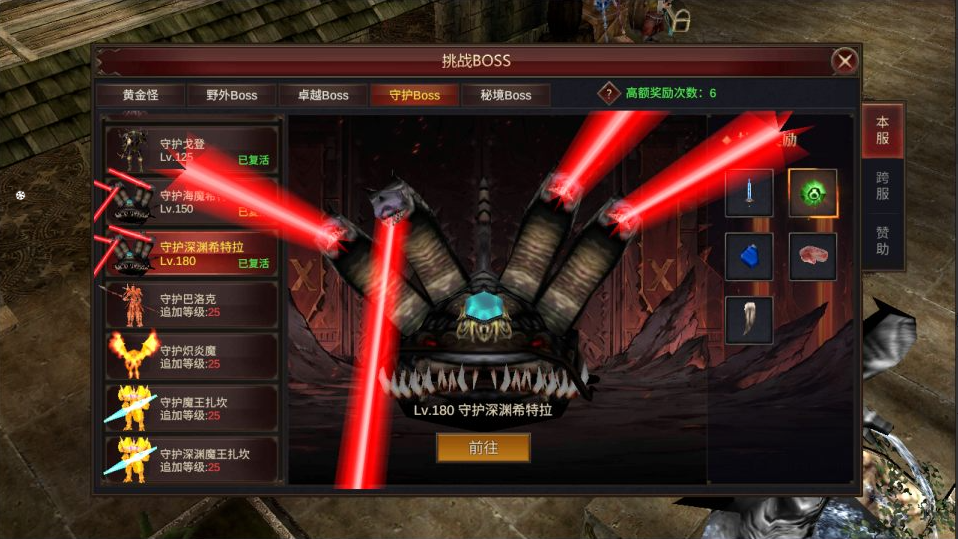Click the 前往 button
The height and width of the screenshot is (539, 958).
483,448
